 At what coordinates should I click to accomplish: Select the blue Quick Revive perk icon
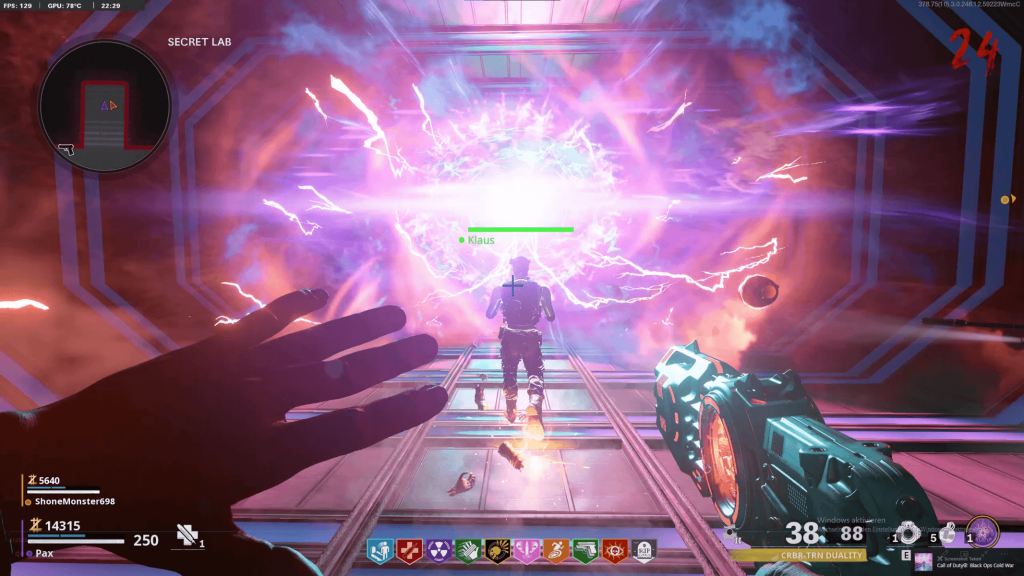(380, 549)
